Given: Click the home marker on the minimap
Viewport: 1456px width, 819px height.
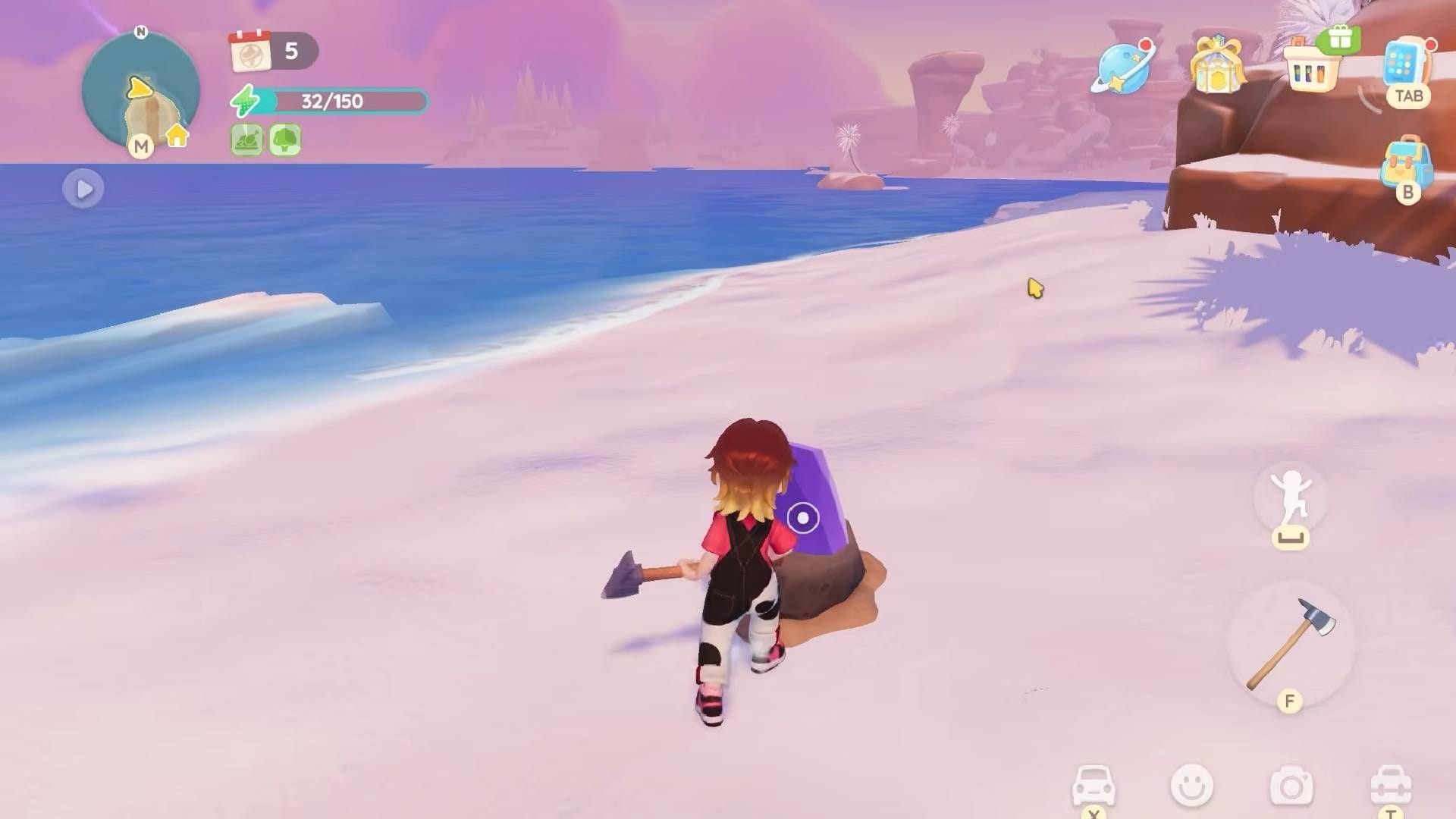Looking at the screenshot, I should [x=177, y=136].
